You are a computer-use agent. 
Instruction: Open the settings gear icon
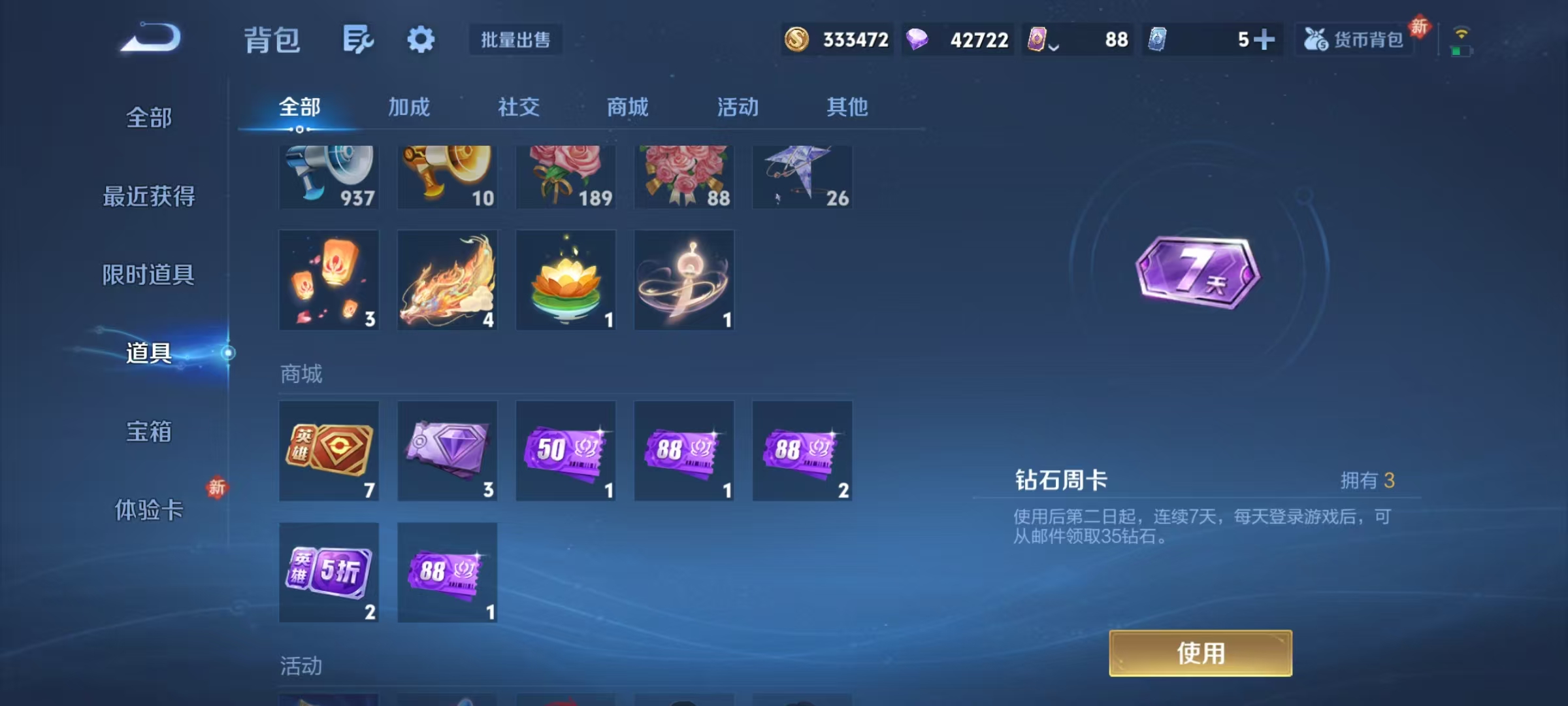point(421,39)
